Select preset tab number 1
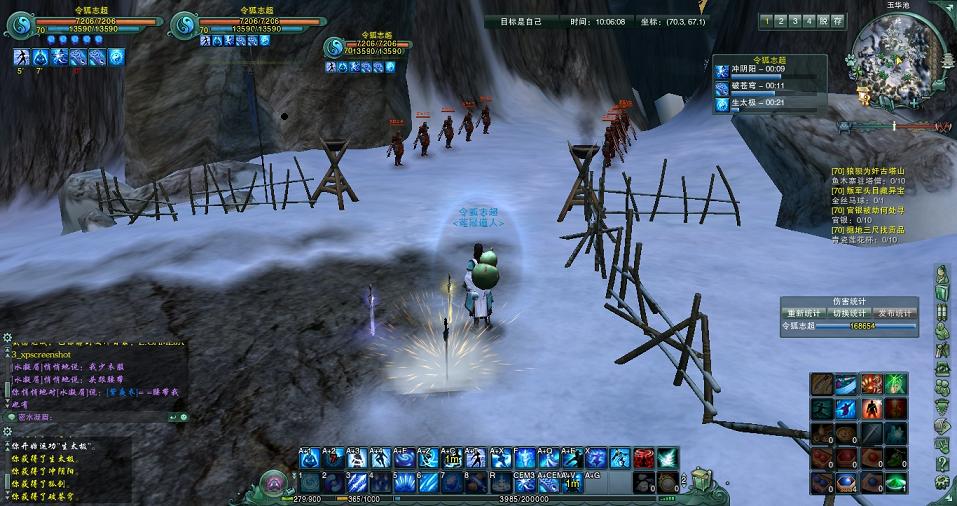Viewport: 957px width, 506px height. (x=767, y=20)
